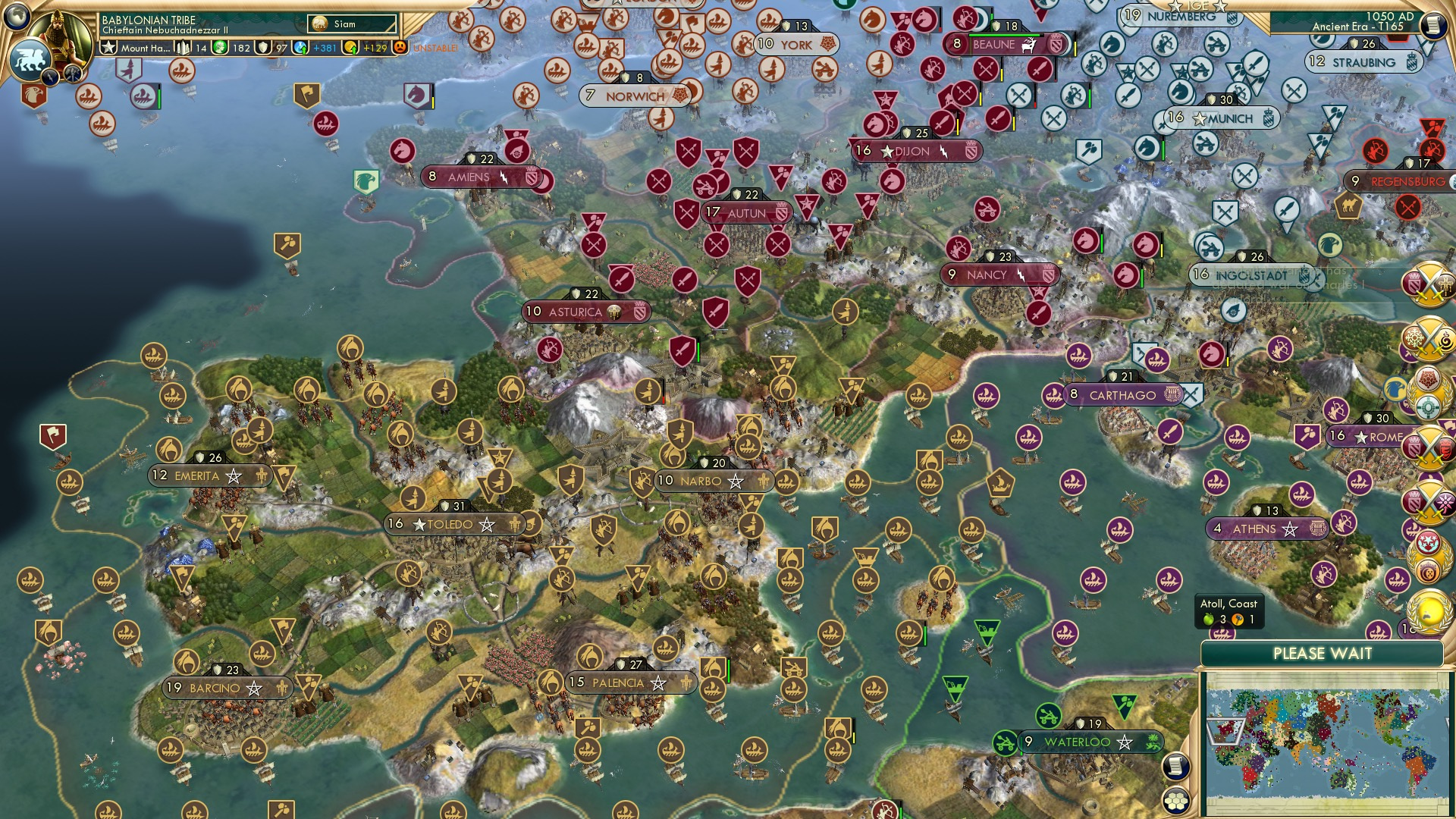This screenshot has width=1456, height=819.
Task: Toggle strategic view with the hex grid icon
Action: pyautogui.click(x=1175, y=801)
